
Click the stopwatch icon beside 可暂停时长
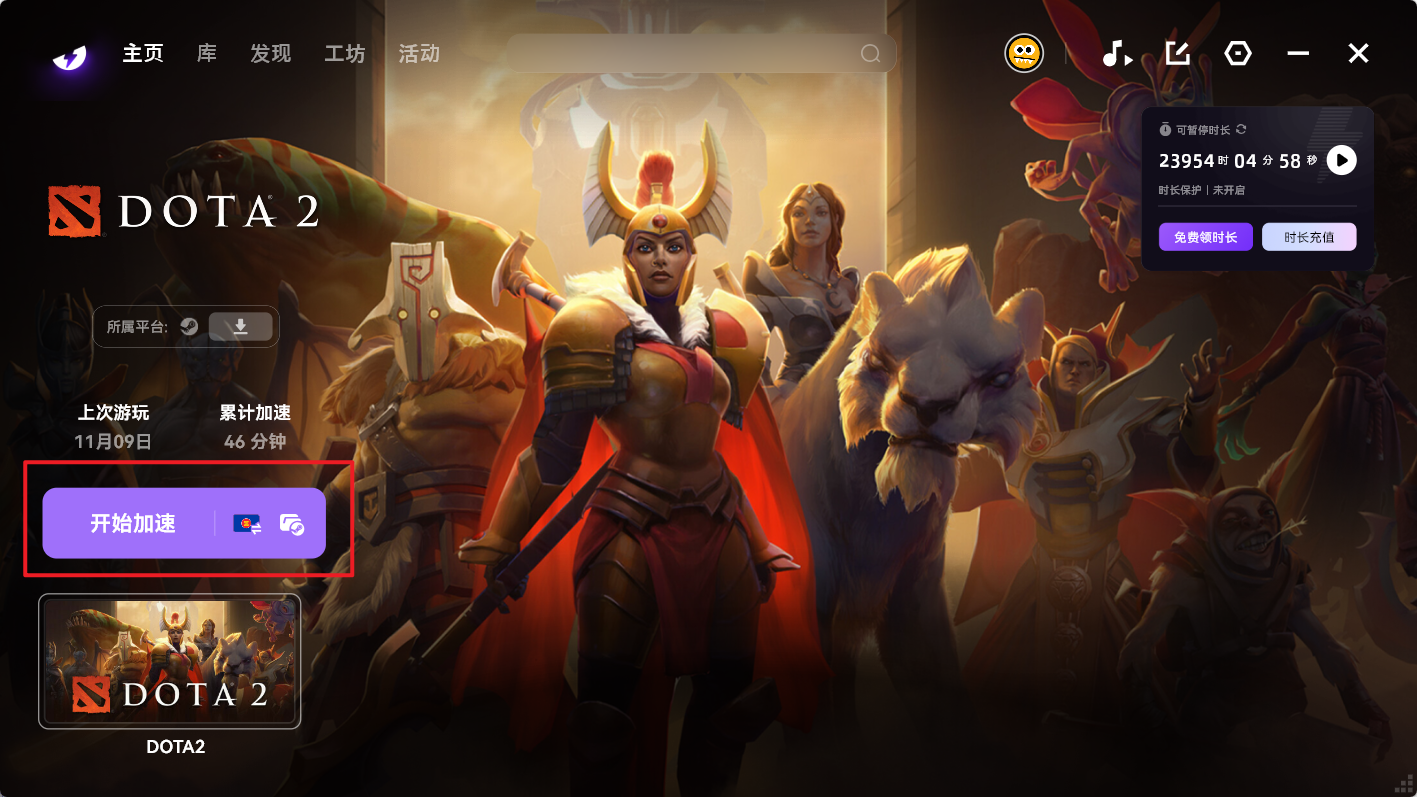[1163, 129]
